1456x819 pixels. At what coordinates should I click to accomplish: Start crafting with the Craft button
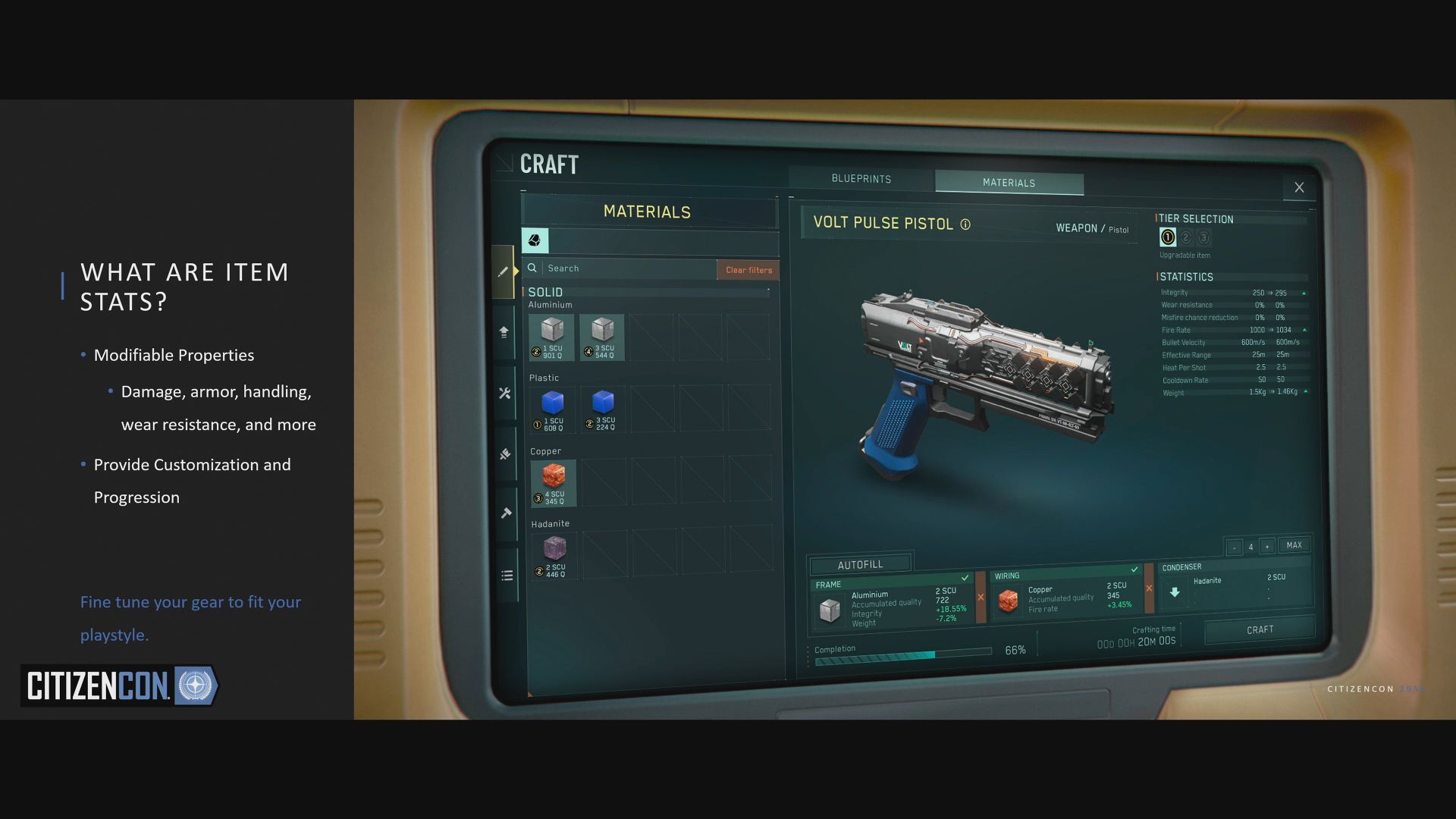point(1260,630)
